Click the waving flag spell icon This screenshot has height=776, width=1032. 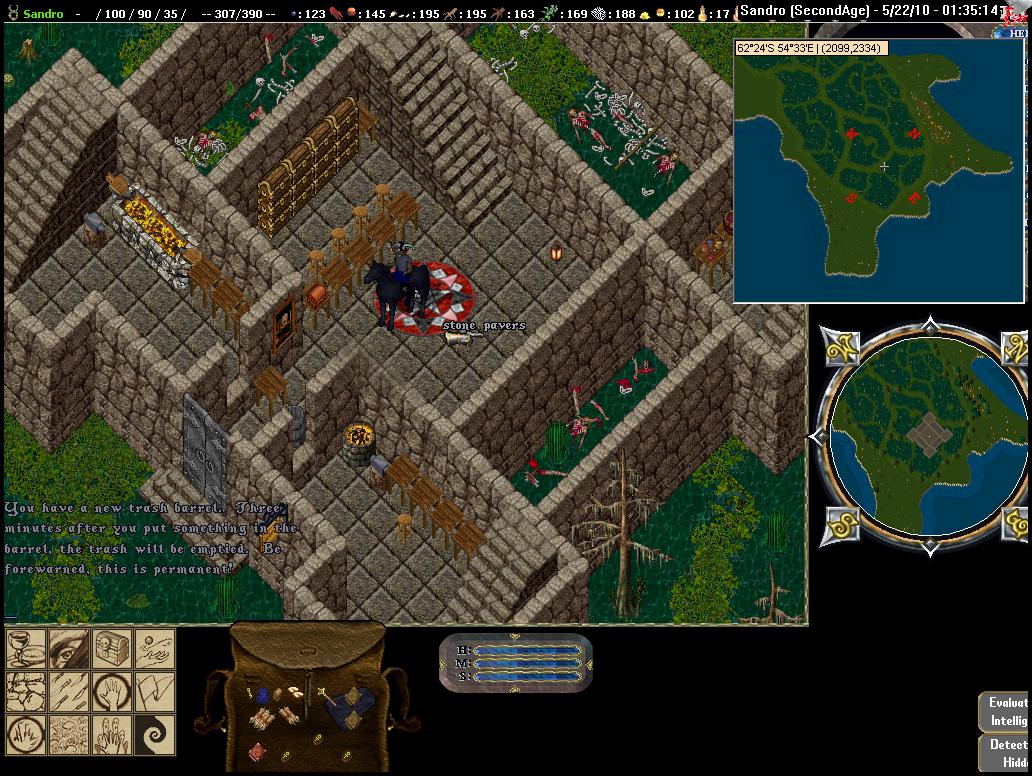[x=155, y=692]
